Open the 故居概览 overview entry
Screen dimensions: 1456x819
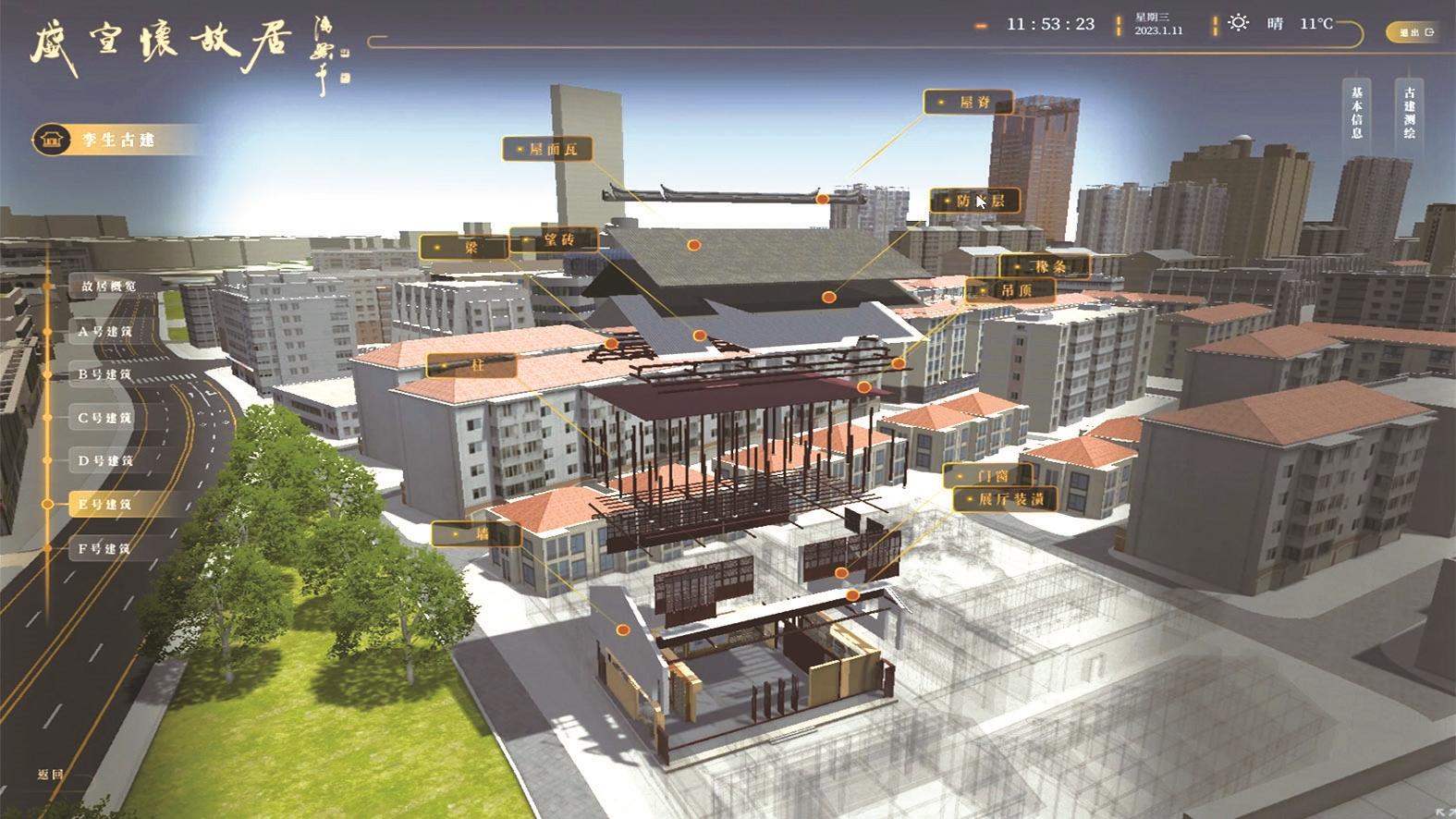point(108,287)
